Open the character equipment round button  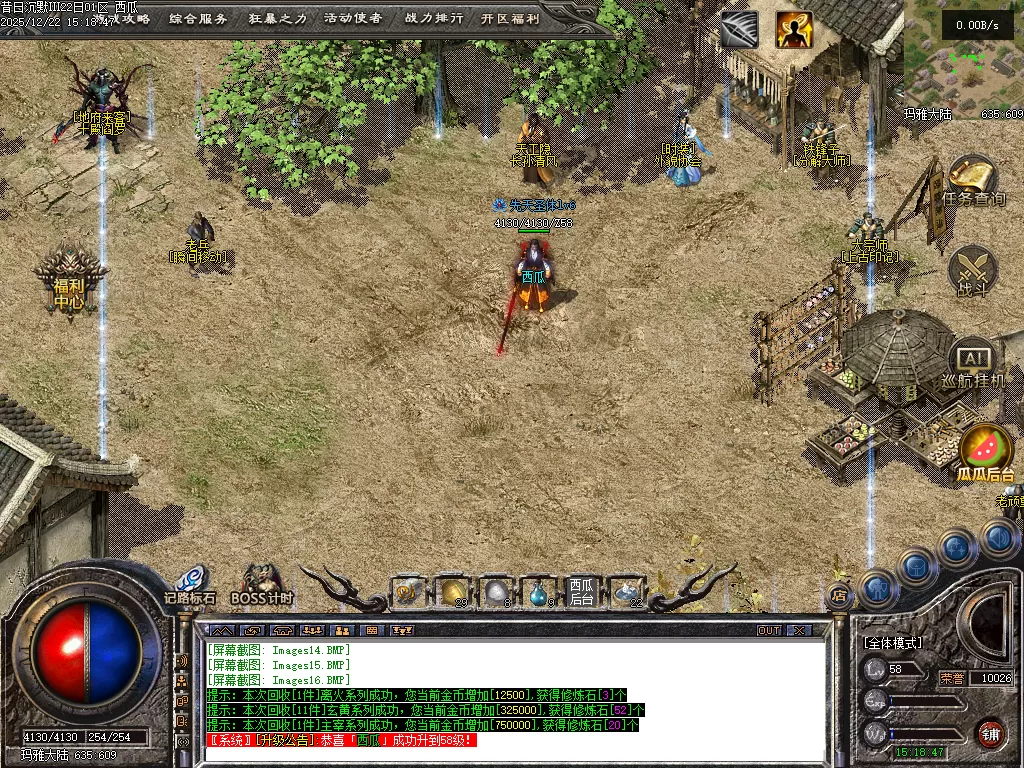[879, 588]
